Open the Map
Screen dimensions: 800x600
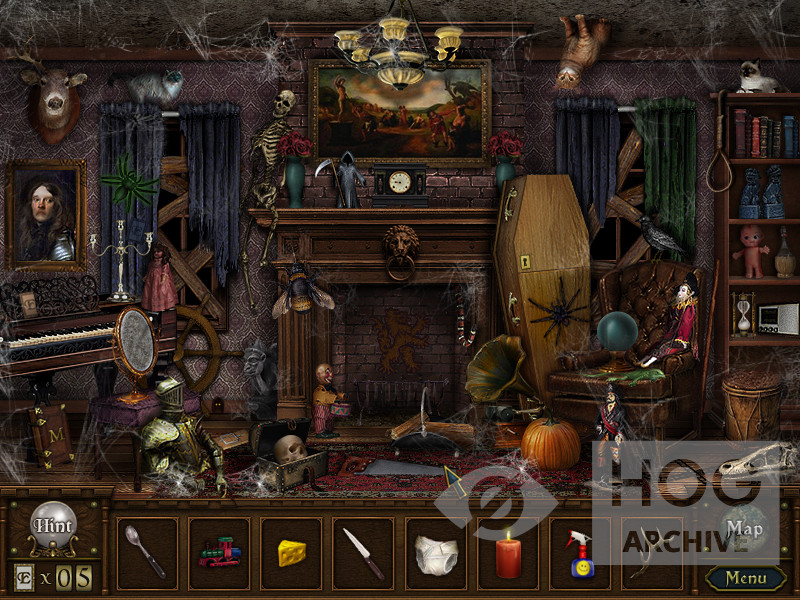pyautogui.click(x=745, y=528)
